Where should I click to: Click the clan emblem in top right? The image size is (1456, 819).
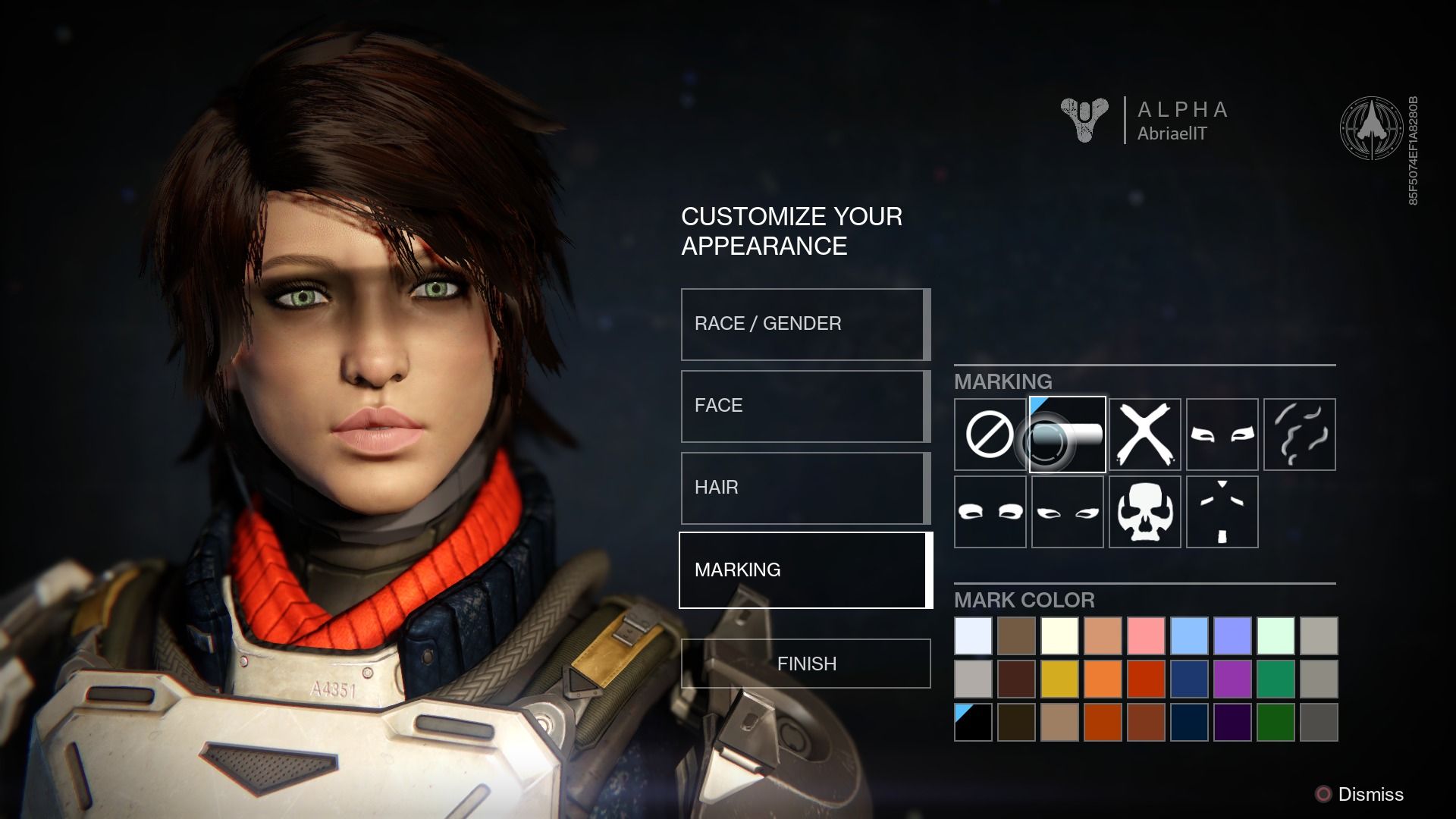click(1372, 126)
